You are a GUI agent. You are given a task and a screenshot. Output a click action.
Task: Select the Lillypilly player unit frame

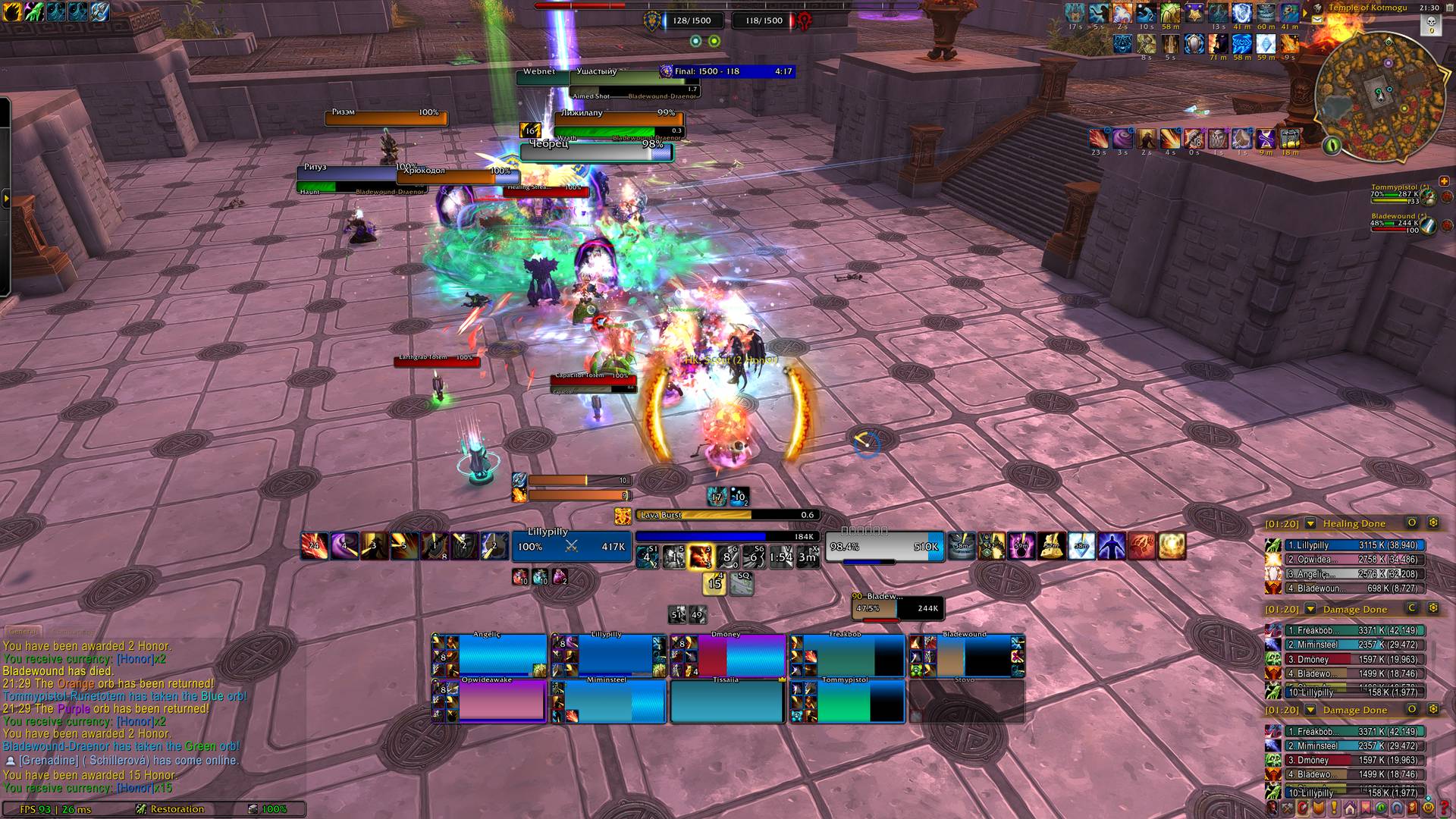click(571, 546)
